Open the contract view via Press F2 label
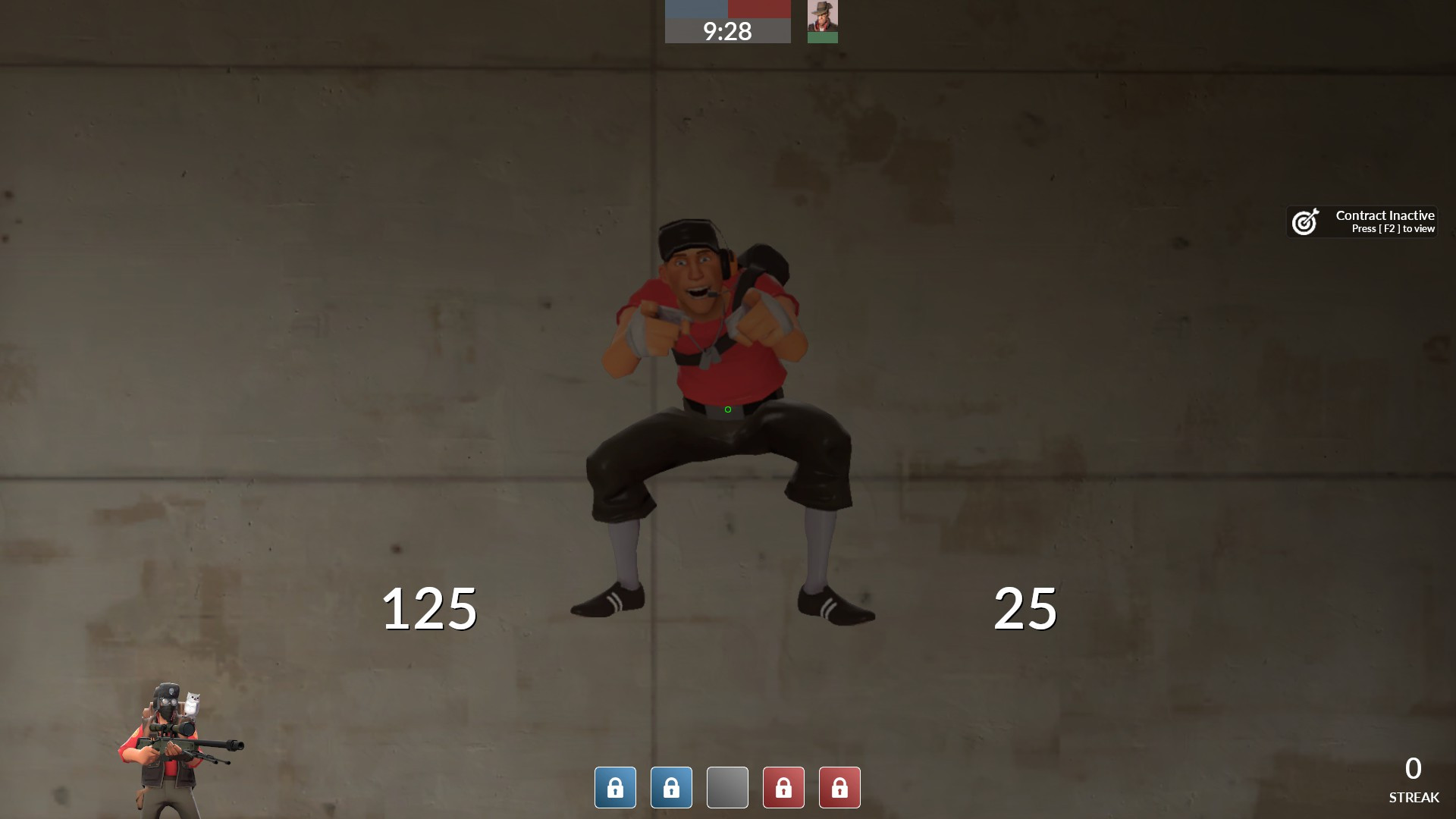The height and width of the screenshot is (819, 1456). [x=1395, y=229]
